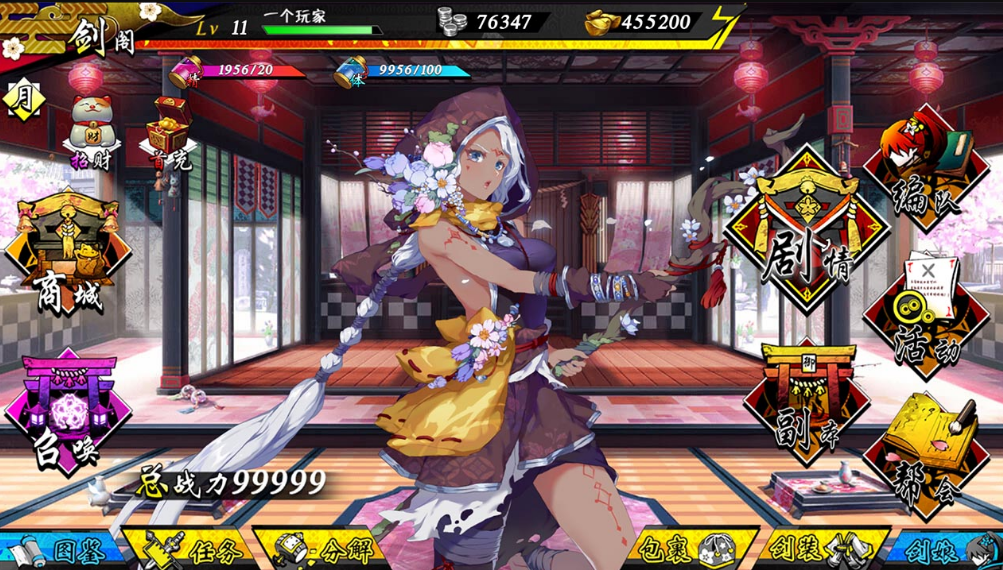
Task: Click the gold ingot currency icon
Action: click(601, 20)
